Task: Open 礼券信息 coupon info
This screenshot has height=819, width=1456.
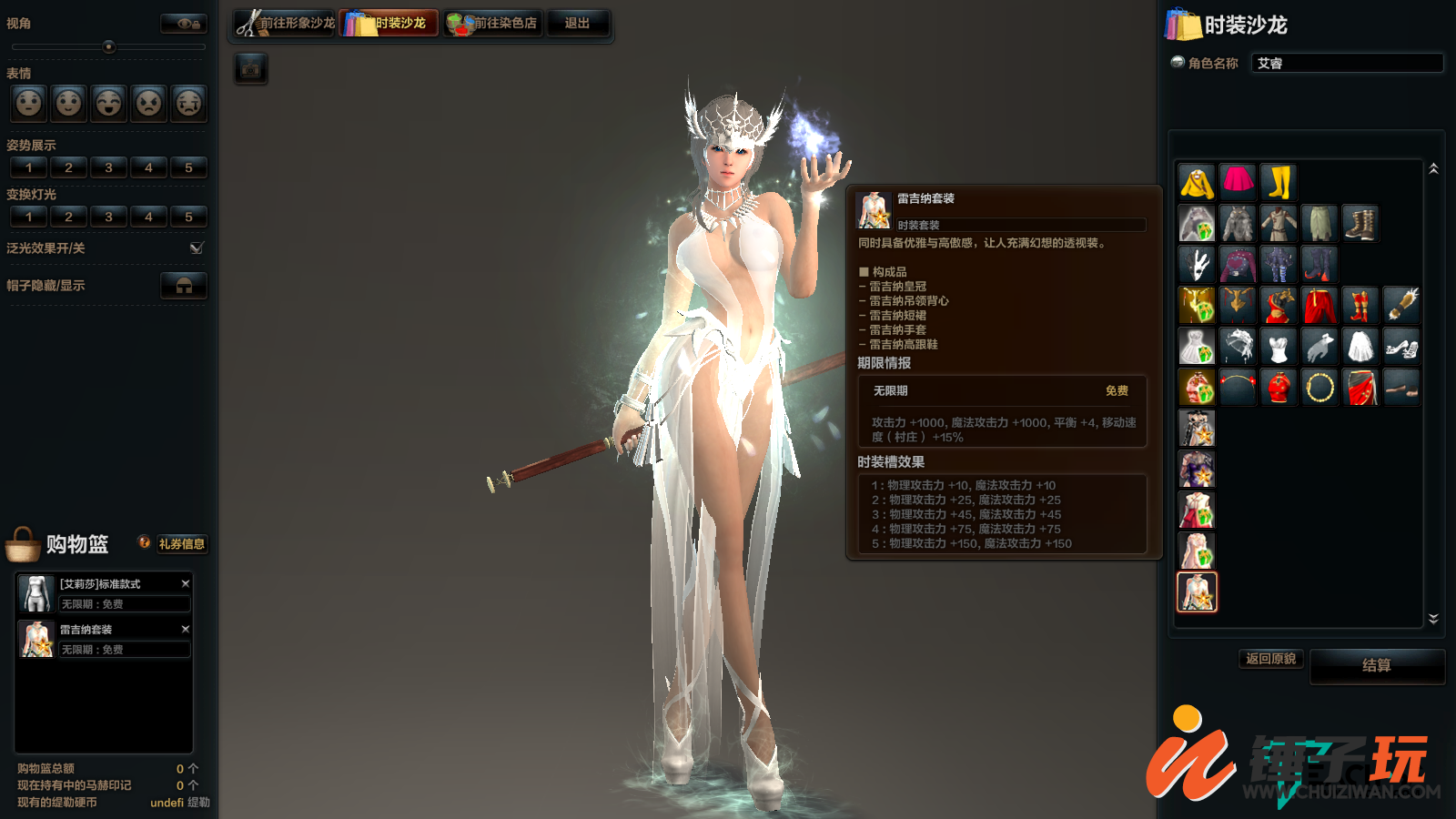Action: [181, 544]
